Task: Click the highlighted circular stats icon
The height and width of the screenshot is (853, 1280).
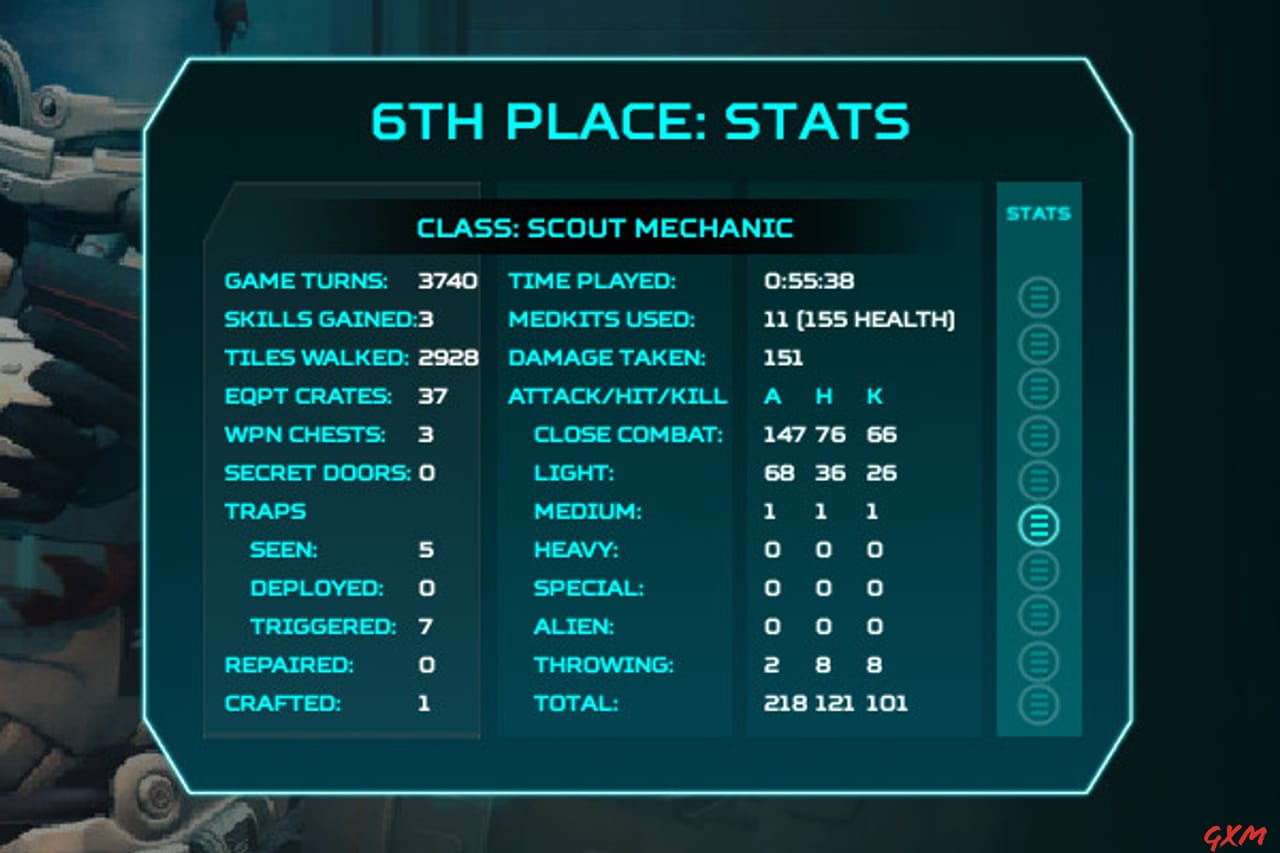Action: point(1038,522)
